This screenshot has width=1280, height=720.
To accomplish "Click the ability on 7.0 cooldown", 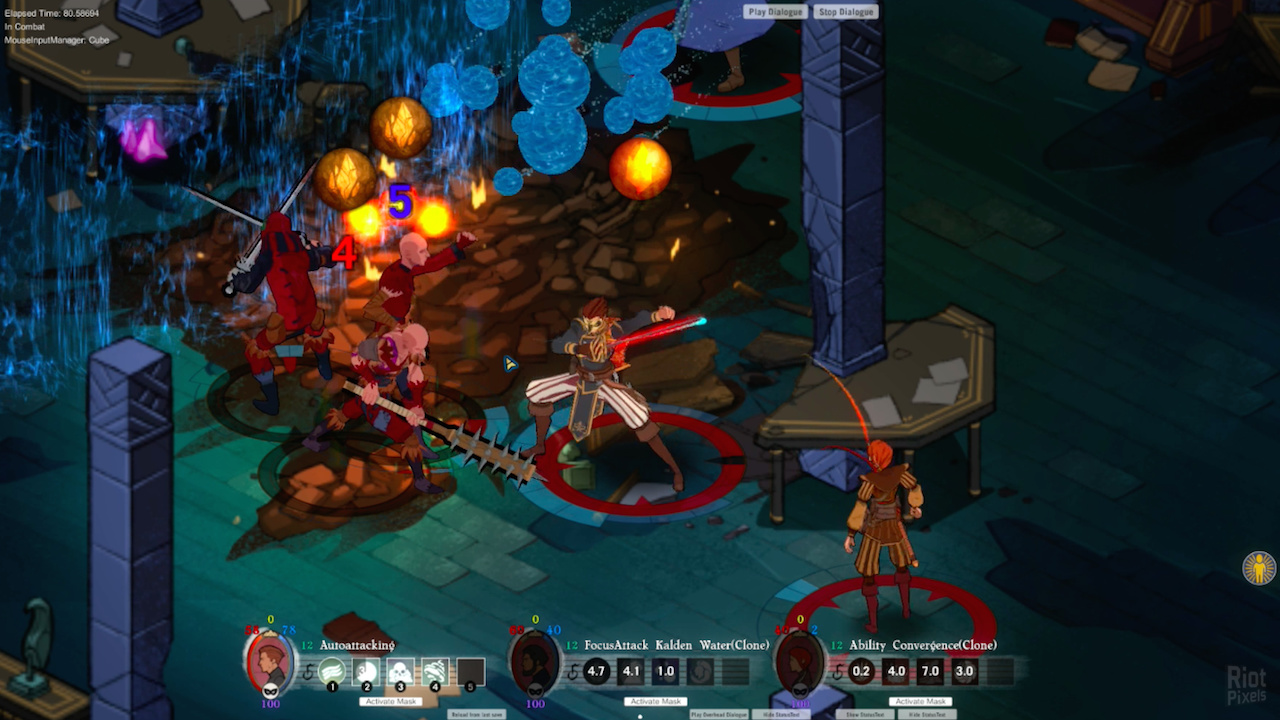I will 930,671.
